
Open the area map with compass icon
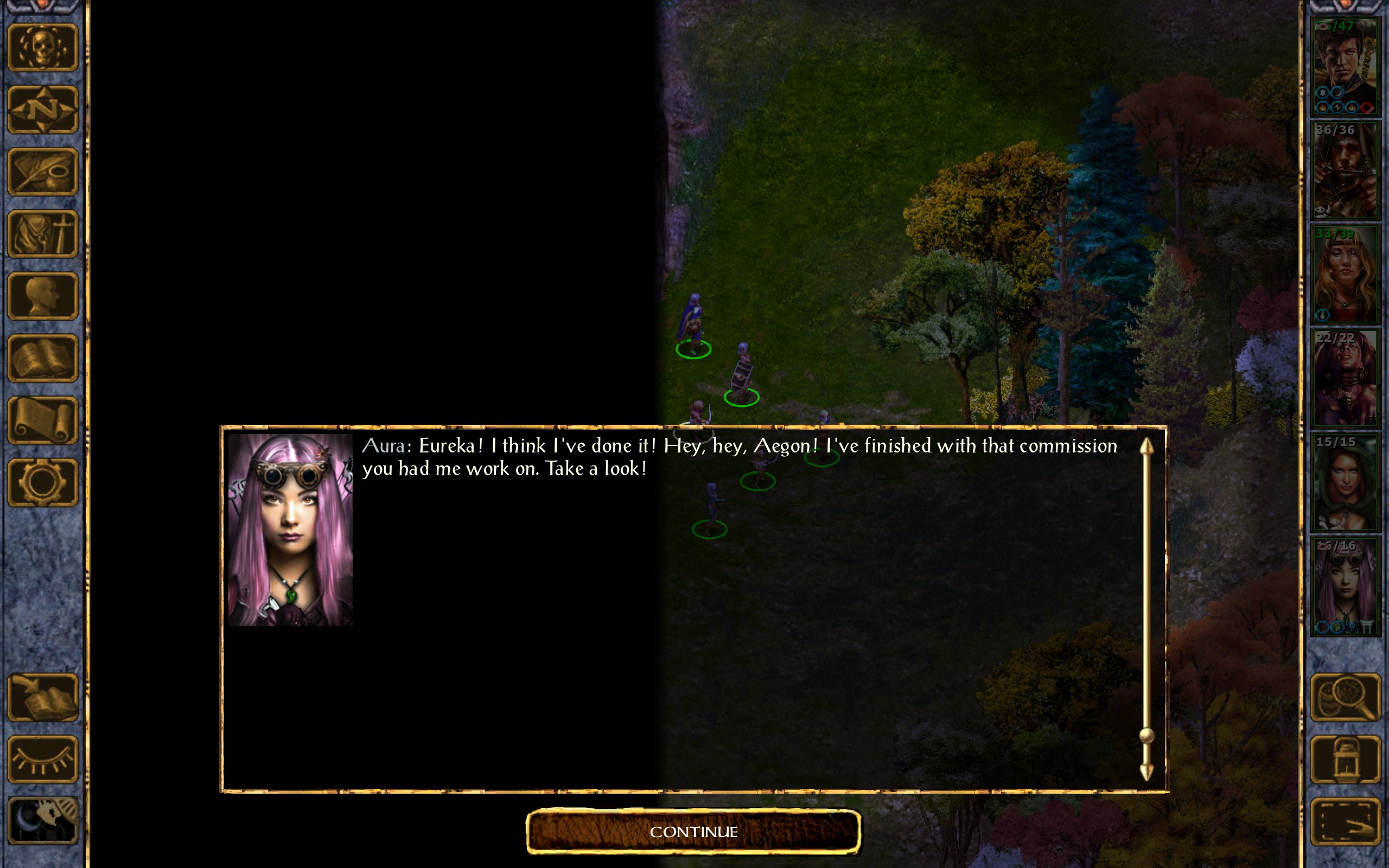coord(42,110)
